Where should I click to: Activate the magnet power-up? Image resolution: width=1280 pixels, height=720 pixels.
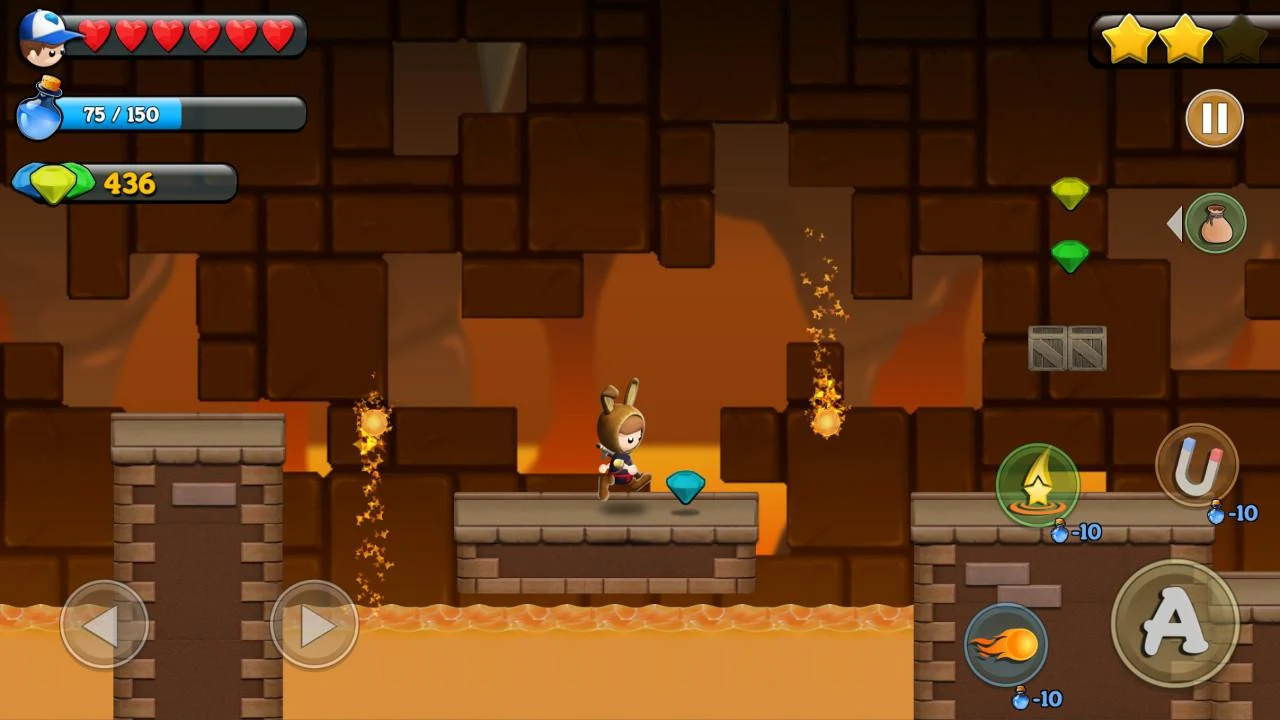coord(1197,465)
